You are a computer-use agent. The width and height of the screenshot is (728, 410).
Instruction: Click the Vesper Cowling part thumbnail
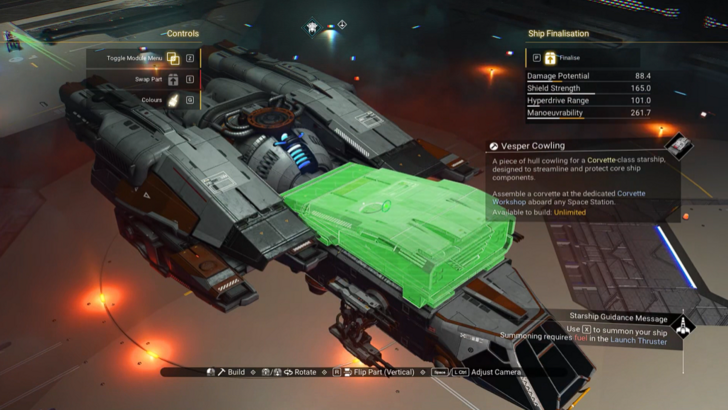tap(679, 146)
